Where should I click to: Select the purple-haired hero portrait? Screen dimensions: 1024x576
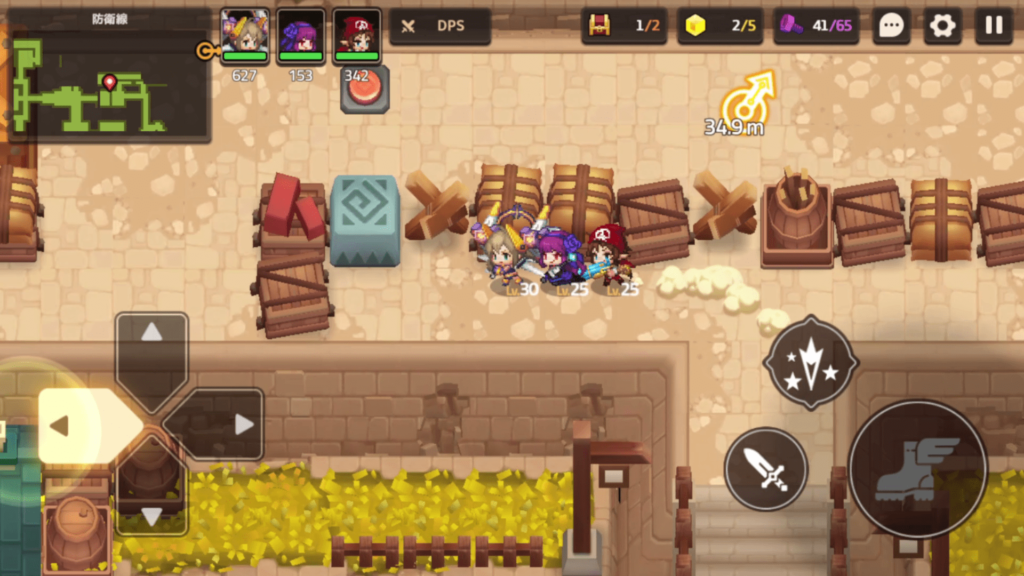pyautogui.click(x=300, y=36)
